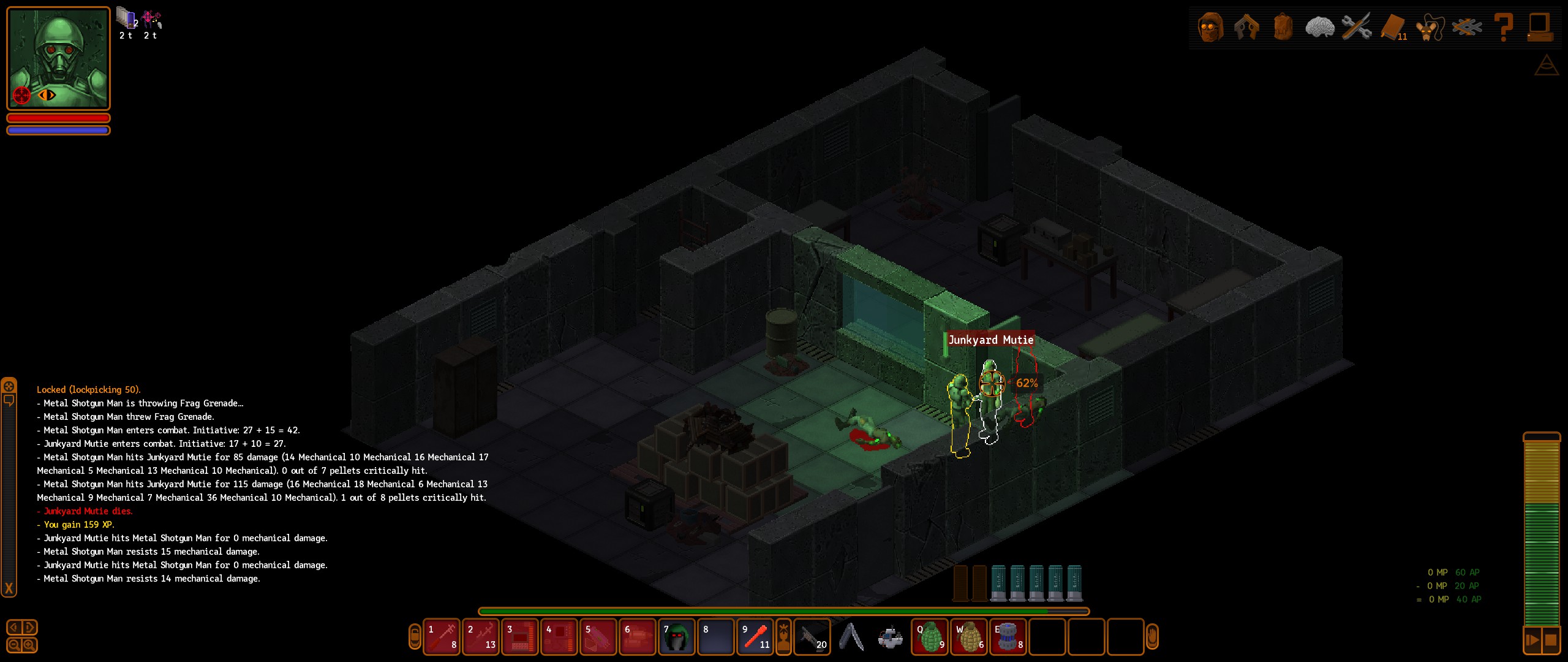Image resolution: width=1568 pixels, height=662 pixels.
Task: Open the character sheet hooded face icon
Action: [x=1210, y=27]
